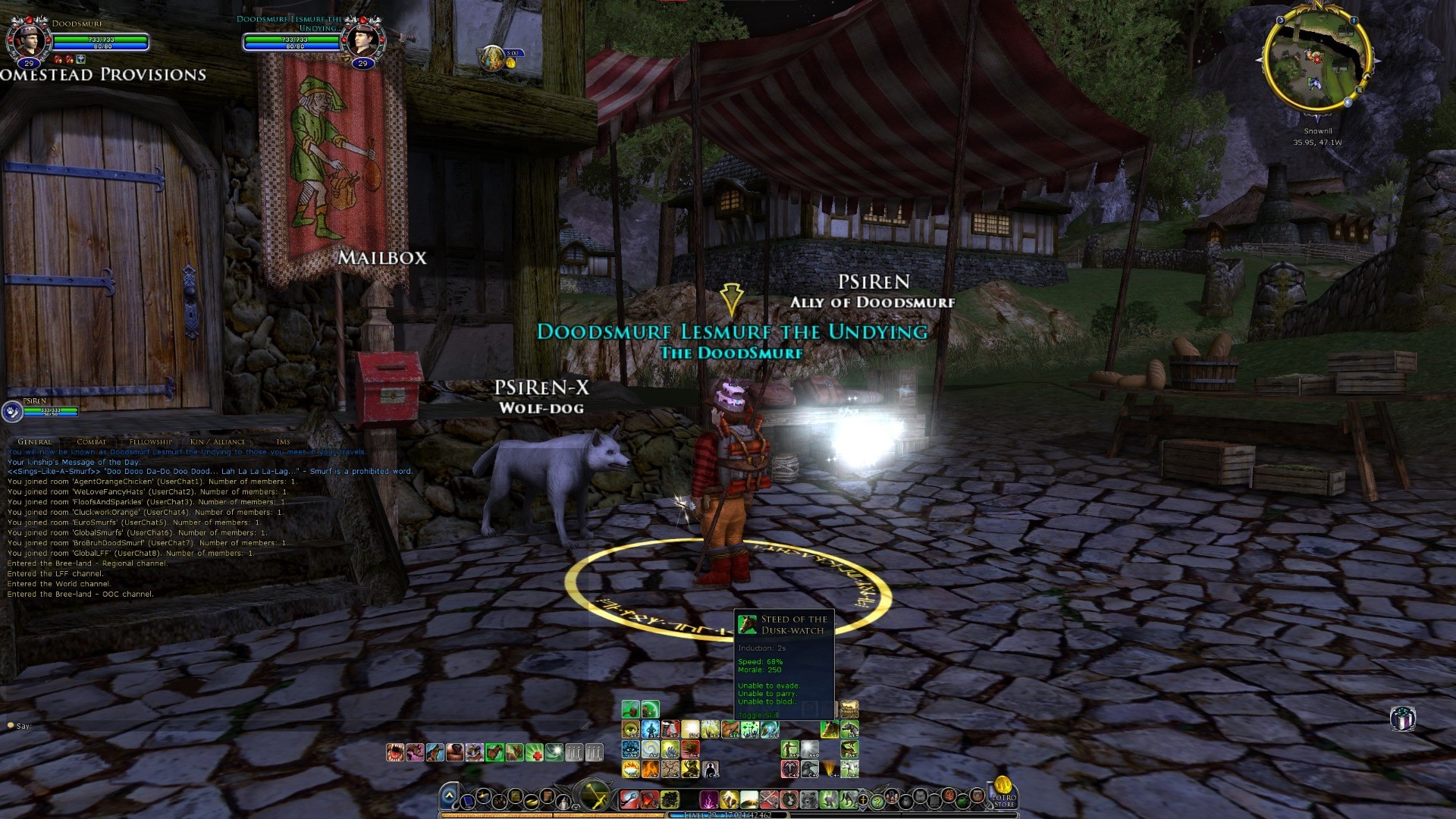The height and width of the screenshot is (819, 1456).
Task: Toggle the crossed swords auto-attack button
Action: (x=593, y=796)
